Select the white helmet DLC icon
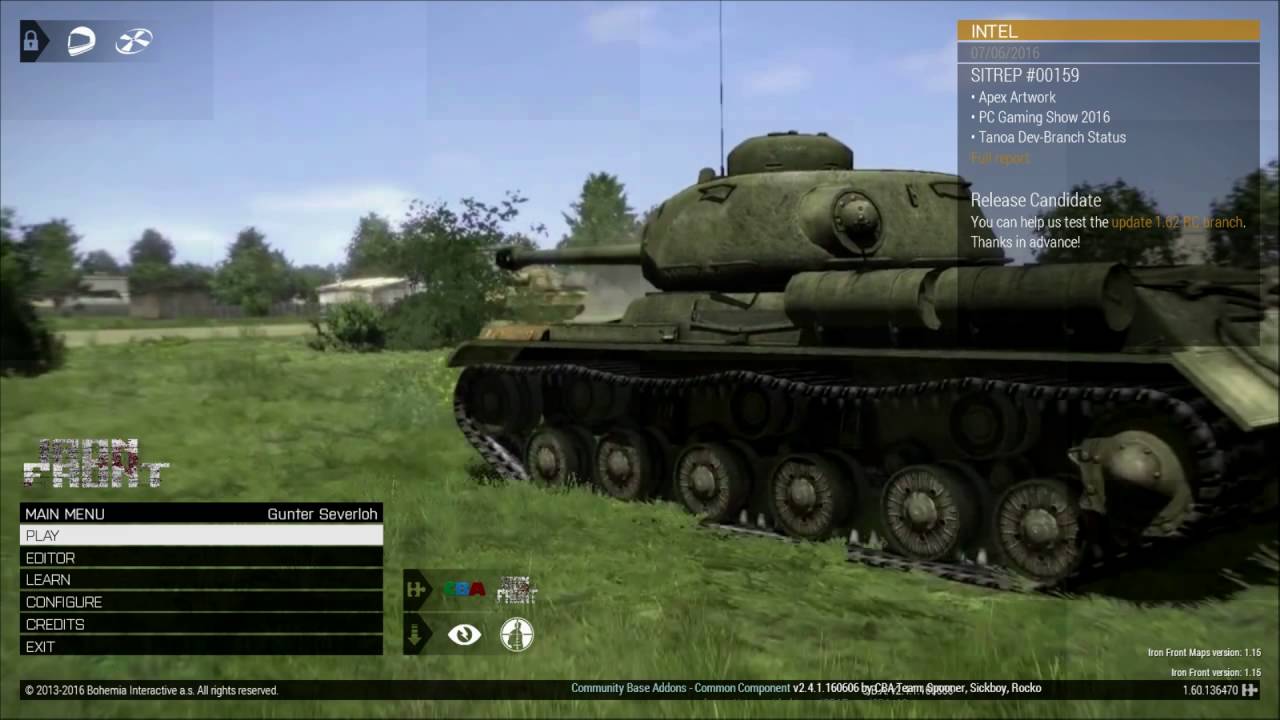 [x=81, y=41]
